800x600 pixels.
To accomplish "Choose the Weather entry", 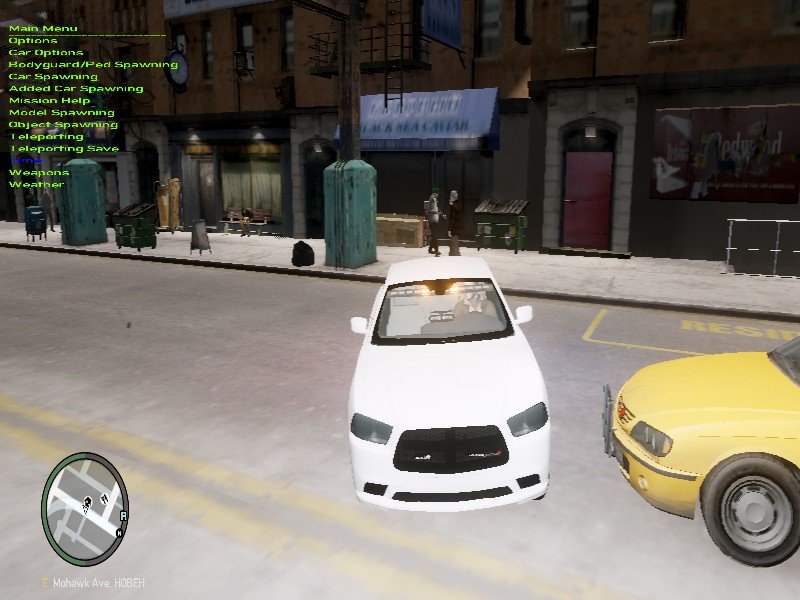I will 36,184.
